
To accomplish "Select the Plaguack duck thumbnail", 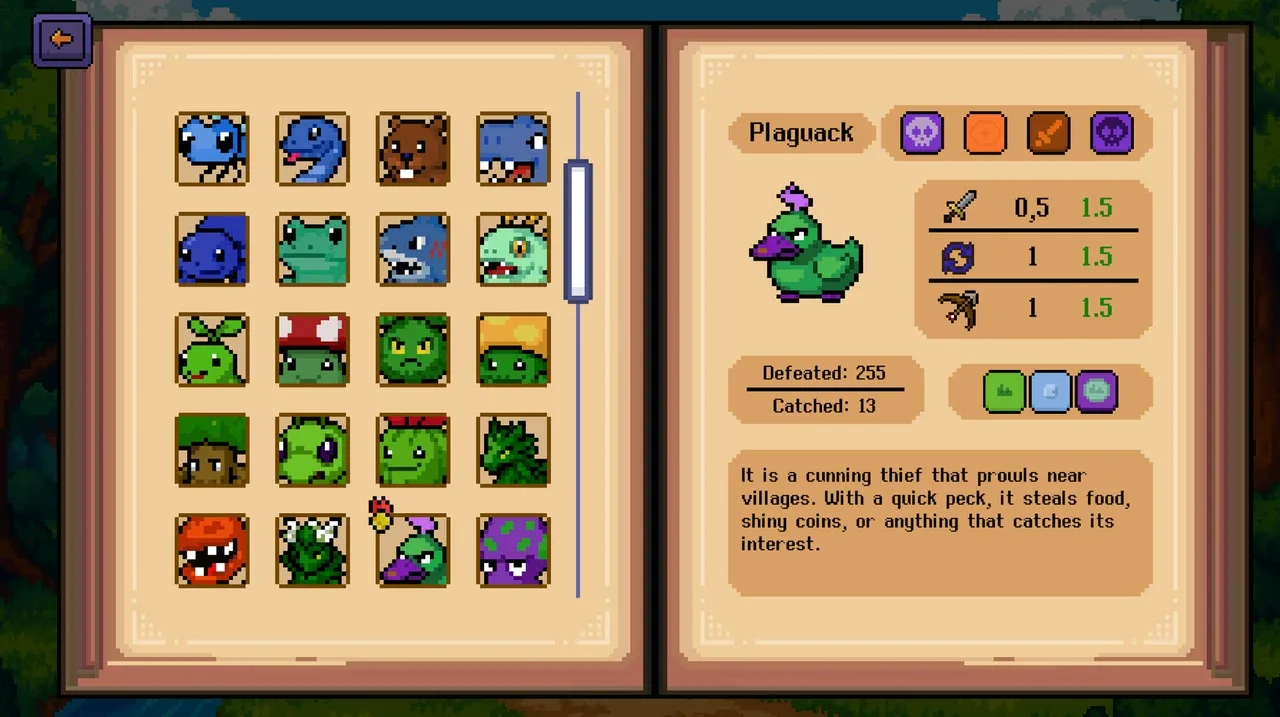I will coord(413,550).
